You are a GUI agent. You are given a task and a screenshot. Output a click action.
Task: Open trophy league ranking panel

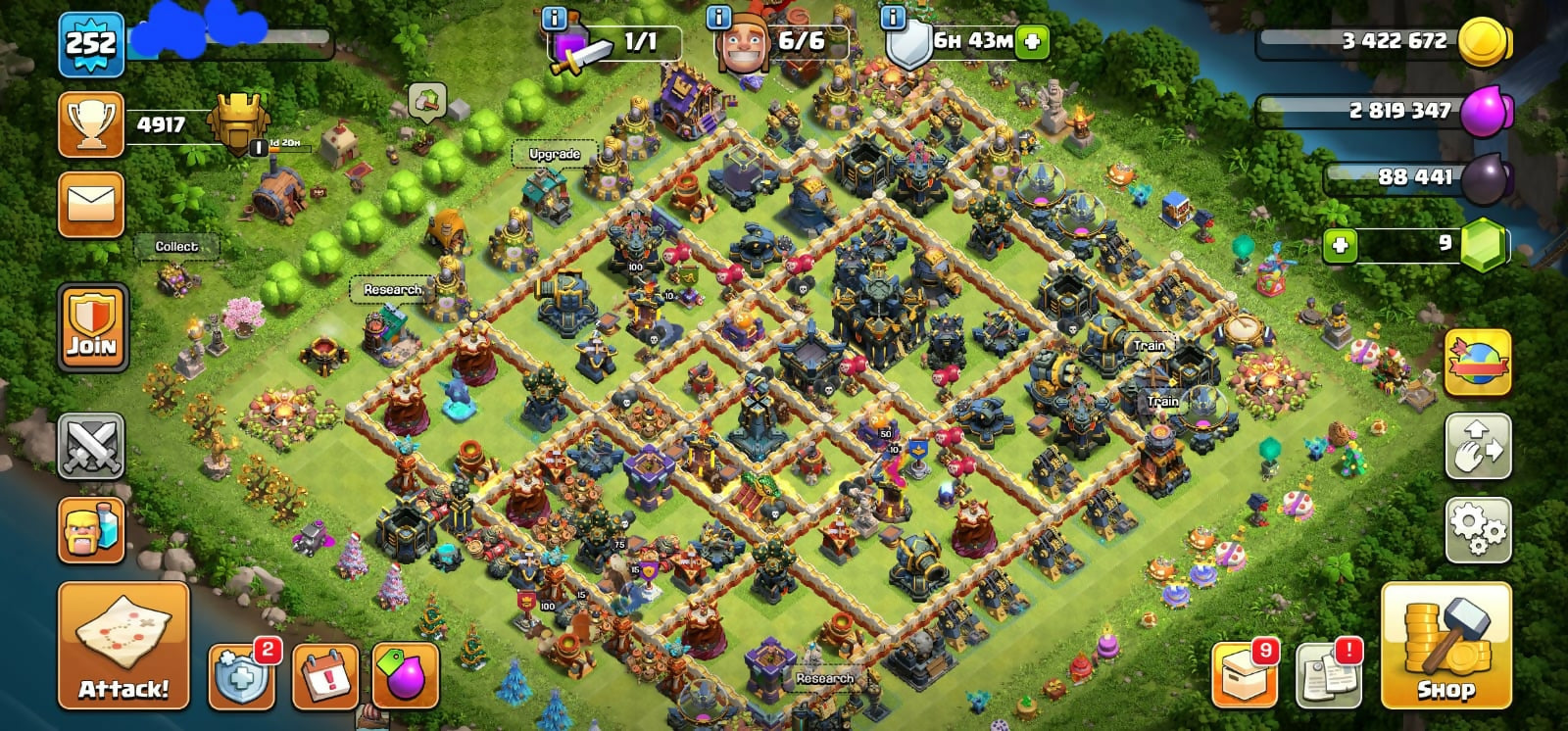point(91,124)
